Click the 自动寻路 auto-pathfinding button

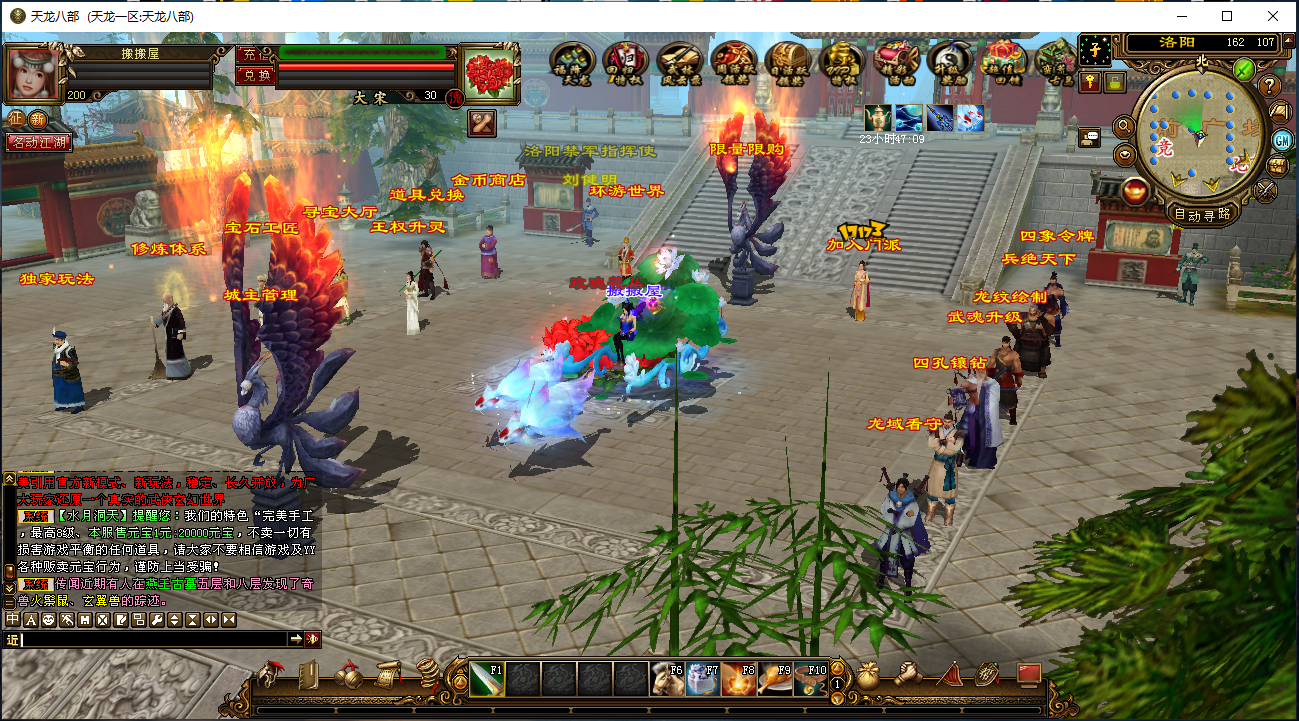pos(1202,214)
